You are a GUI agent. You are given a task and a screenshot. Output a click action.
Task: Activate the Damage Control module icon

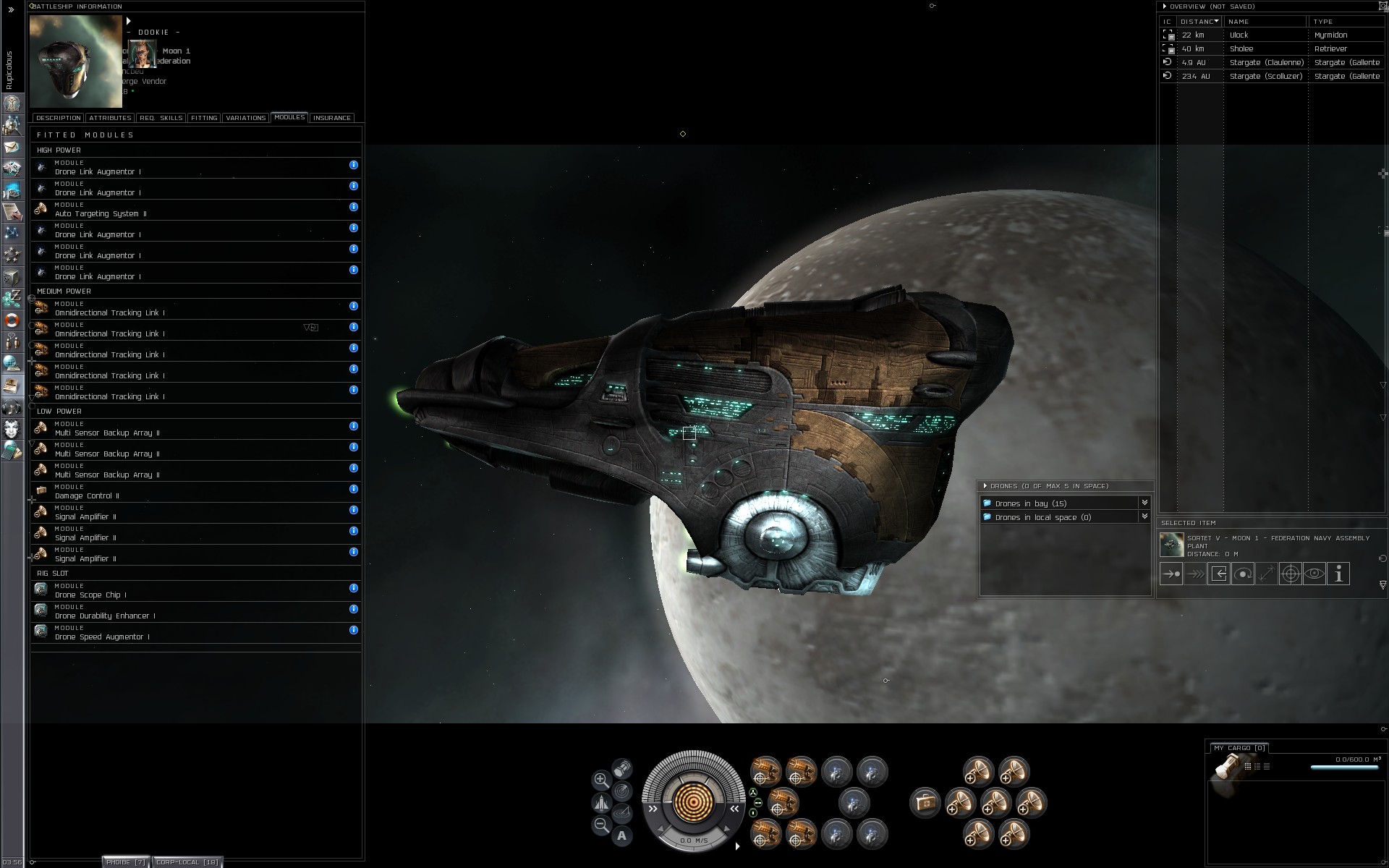coord(925,802)
